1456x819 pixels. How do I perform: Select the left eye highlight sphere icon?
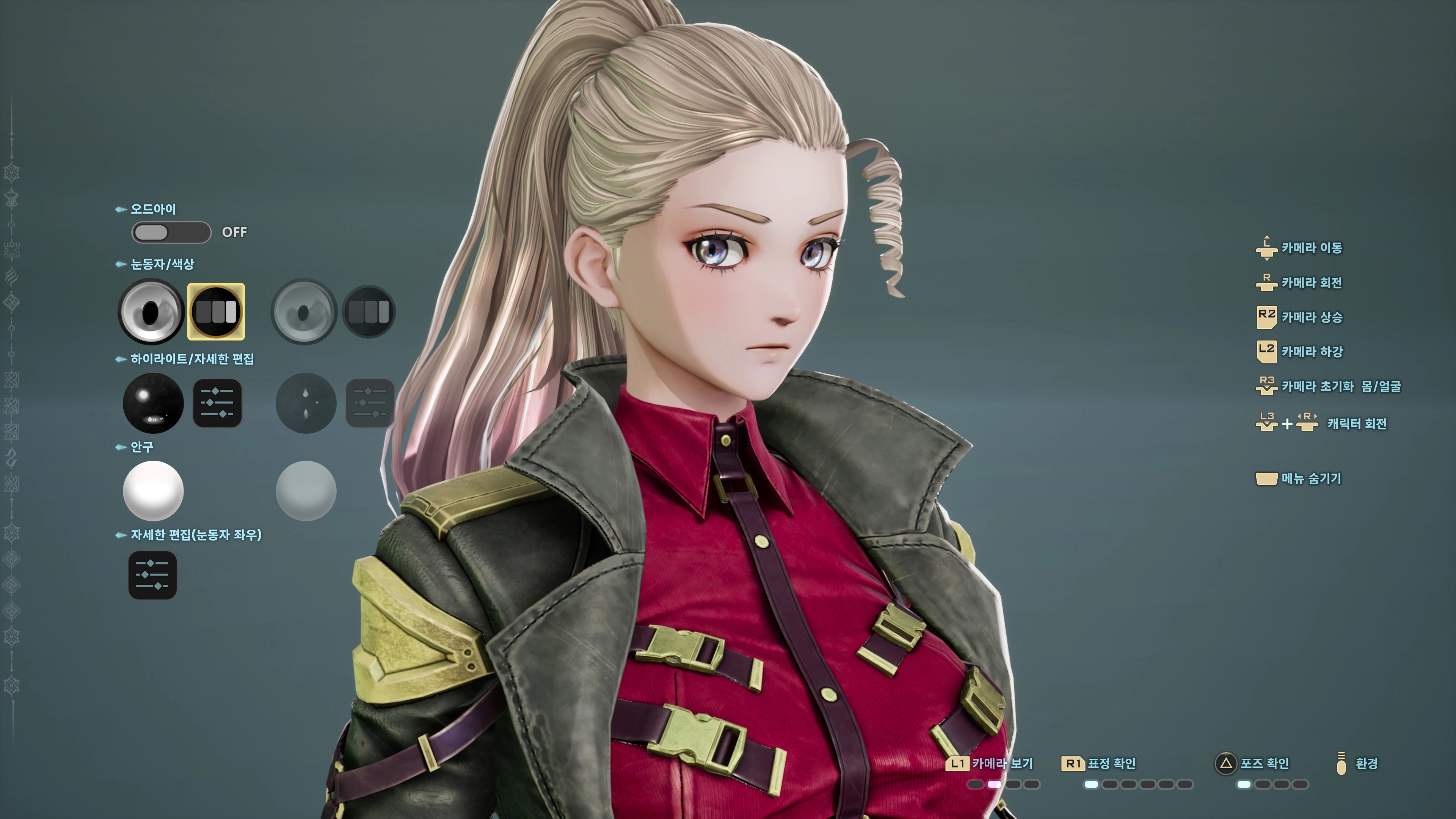point(152,403)
